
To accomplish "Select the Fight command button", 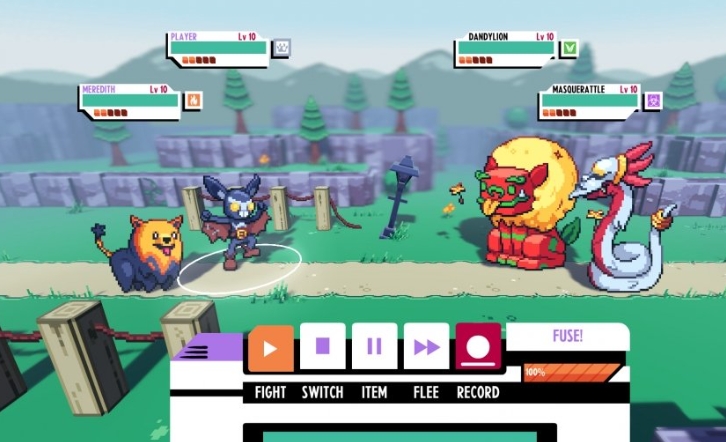I will pyautogui.click(x=271, y=348).
